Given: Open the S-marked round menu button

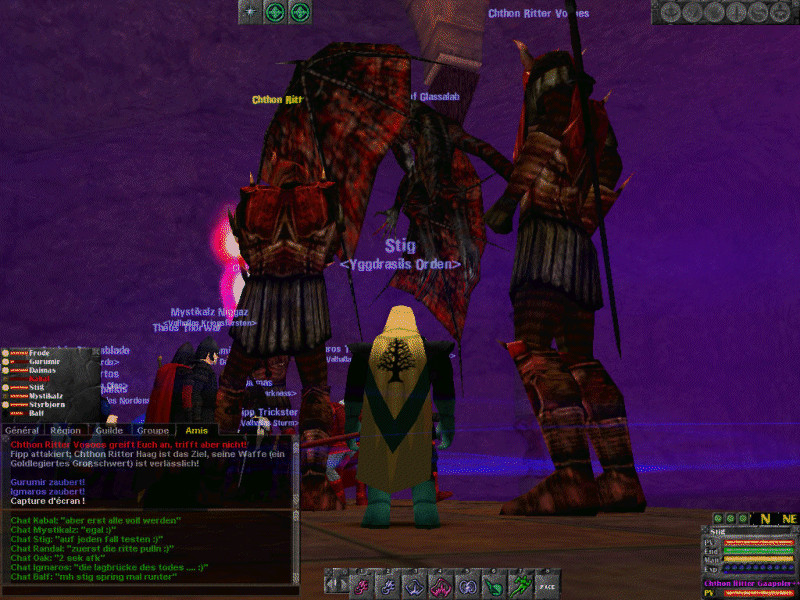Looking at the screenshot, I should coord(758,12).
